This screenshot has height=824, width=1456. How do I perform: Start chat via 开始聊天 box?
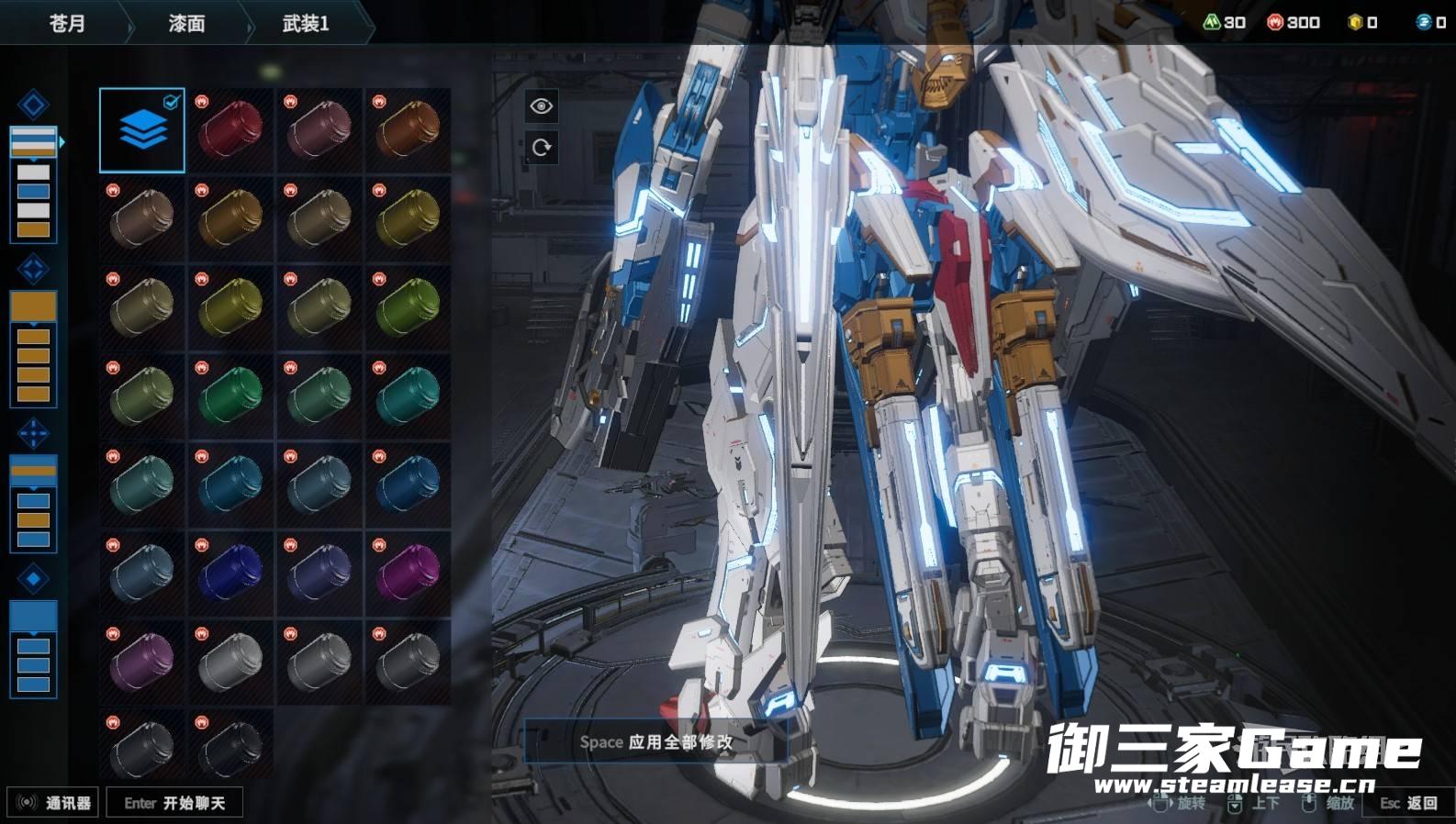pos(174,803)
